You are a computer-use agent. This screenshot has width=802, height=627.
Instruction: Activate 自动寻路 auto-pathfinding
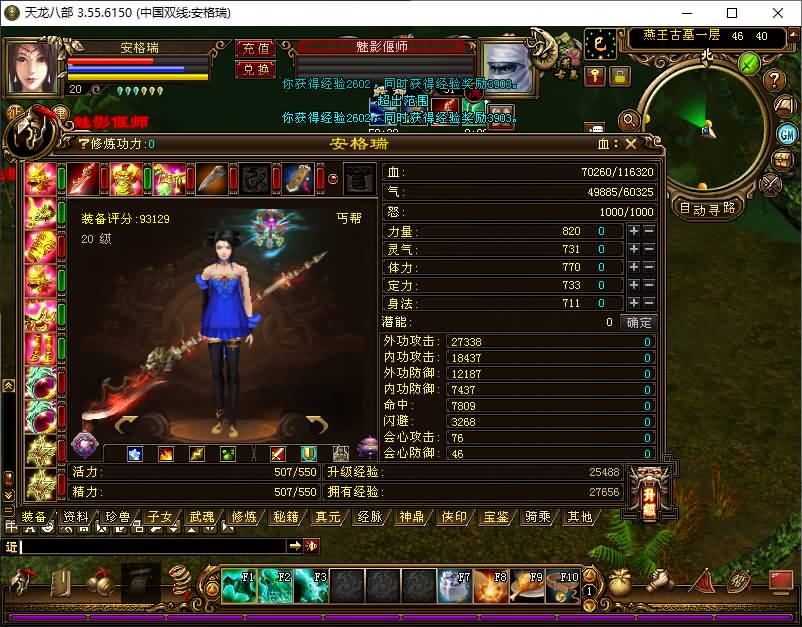[x=708, y=208]
